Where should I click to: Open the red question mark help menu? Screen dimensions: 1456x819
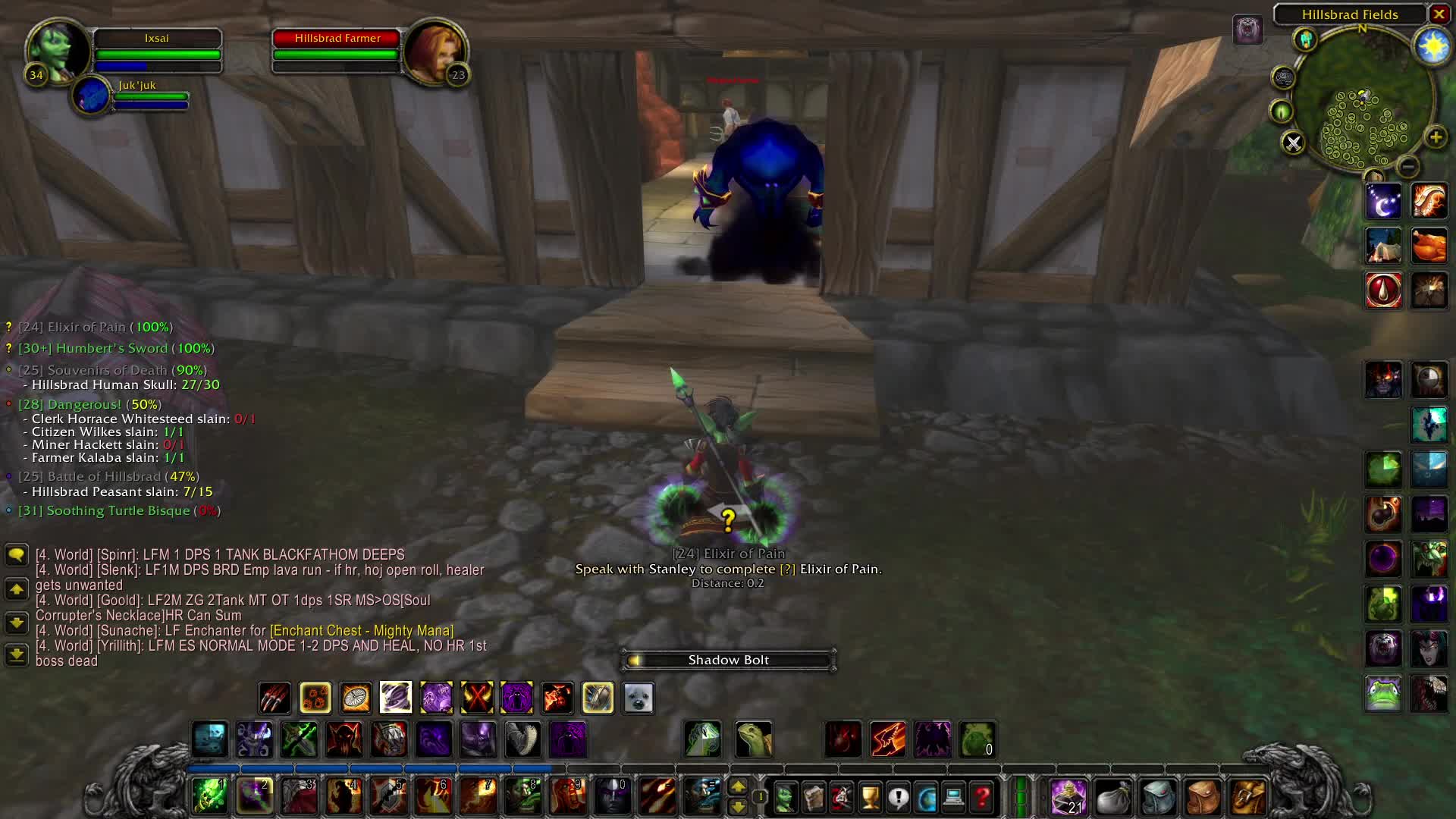pyautogui.click(x=982, y=797)
